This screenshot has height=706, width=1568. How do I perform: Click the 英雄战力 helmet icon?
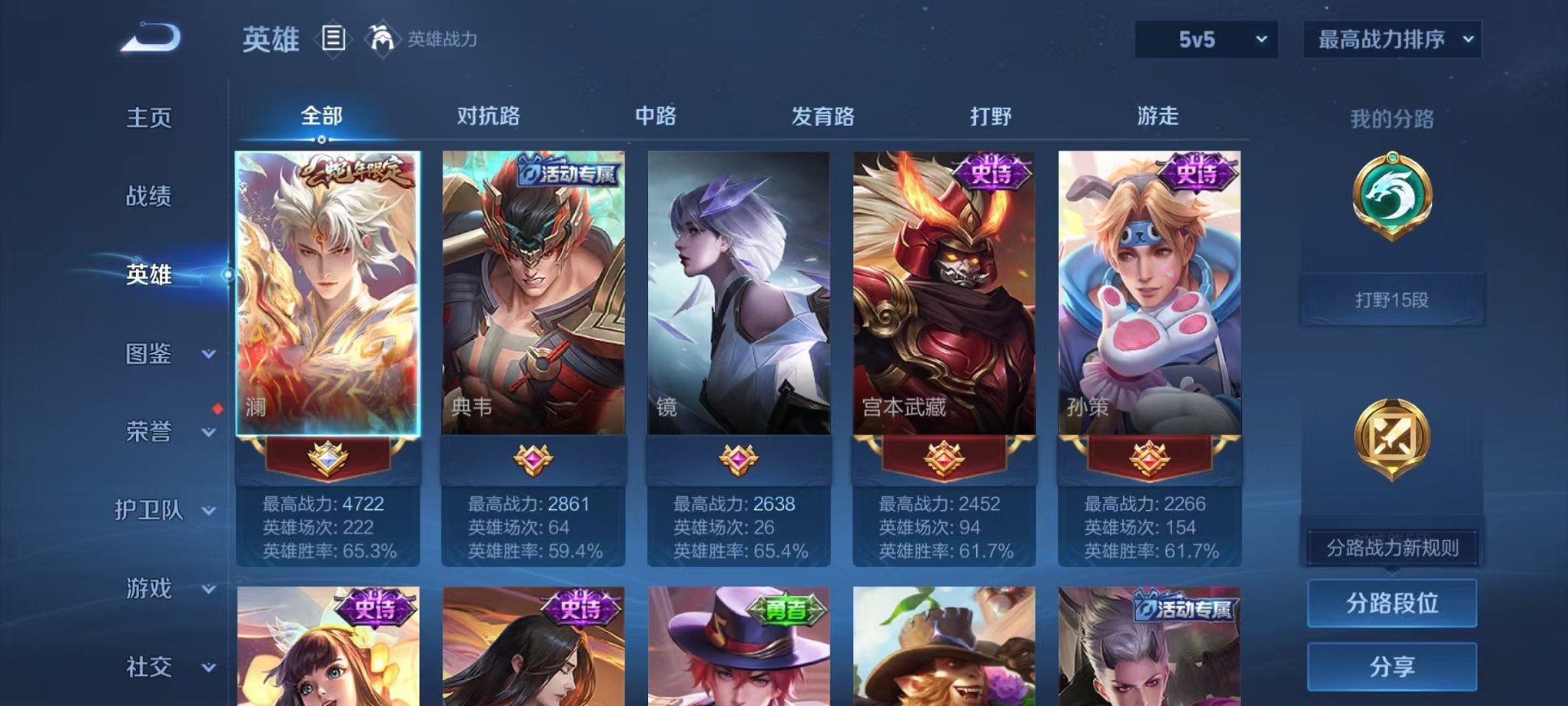coord(382,38)
